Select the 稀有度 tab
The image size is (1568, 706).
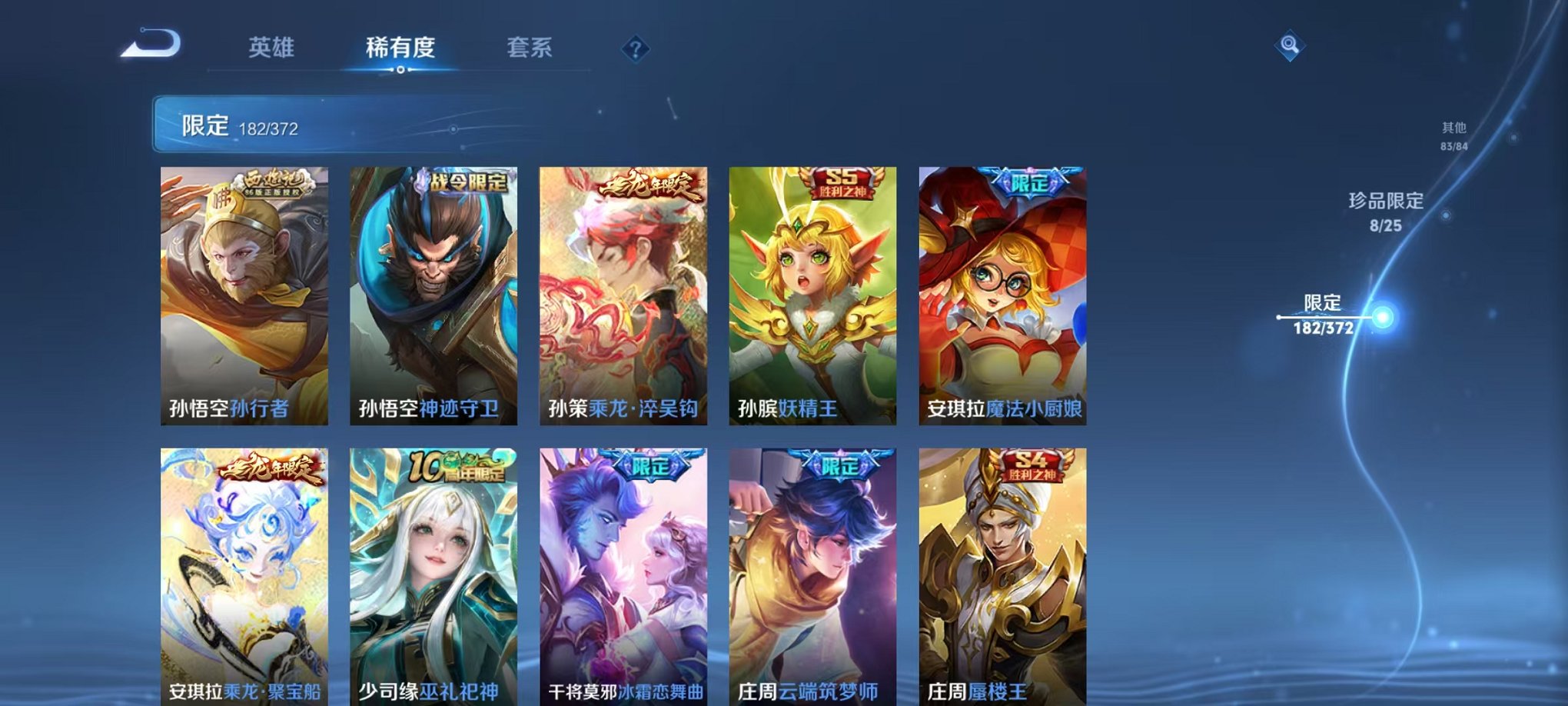[x=398, y=46]
